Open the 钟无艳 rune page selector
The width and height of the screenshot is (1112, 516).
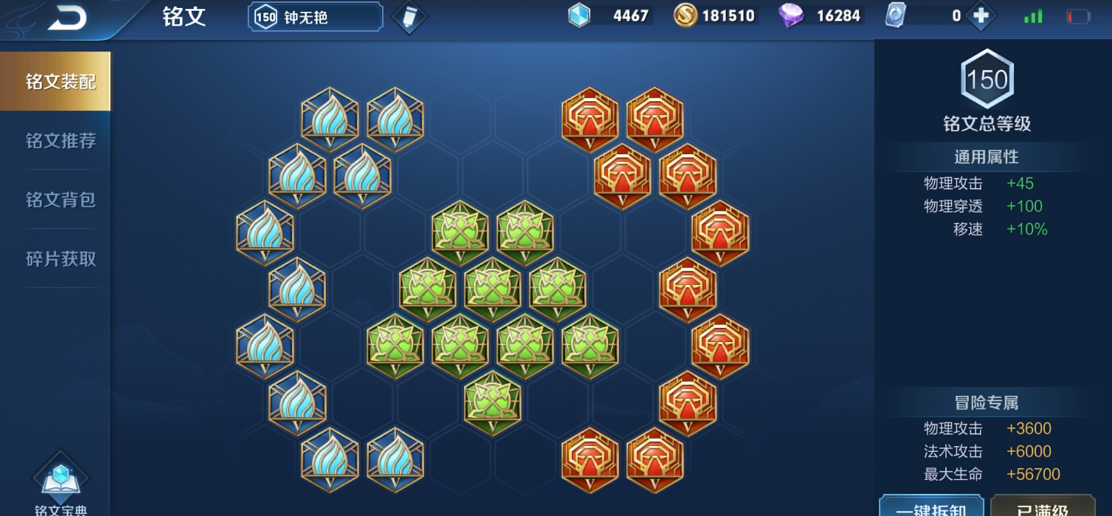click(x=315, y=17)
